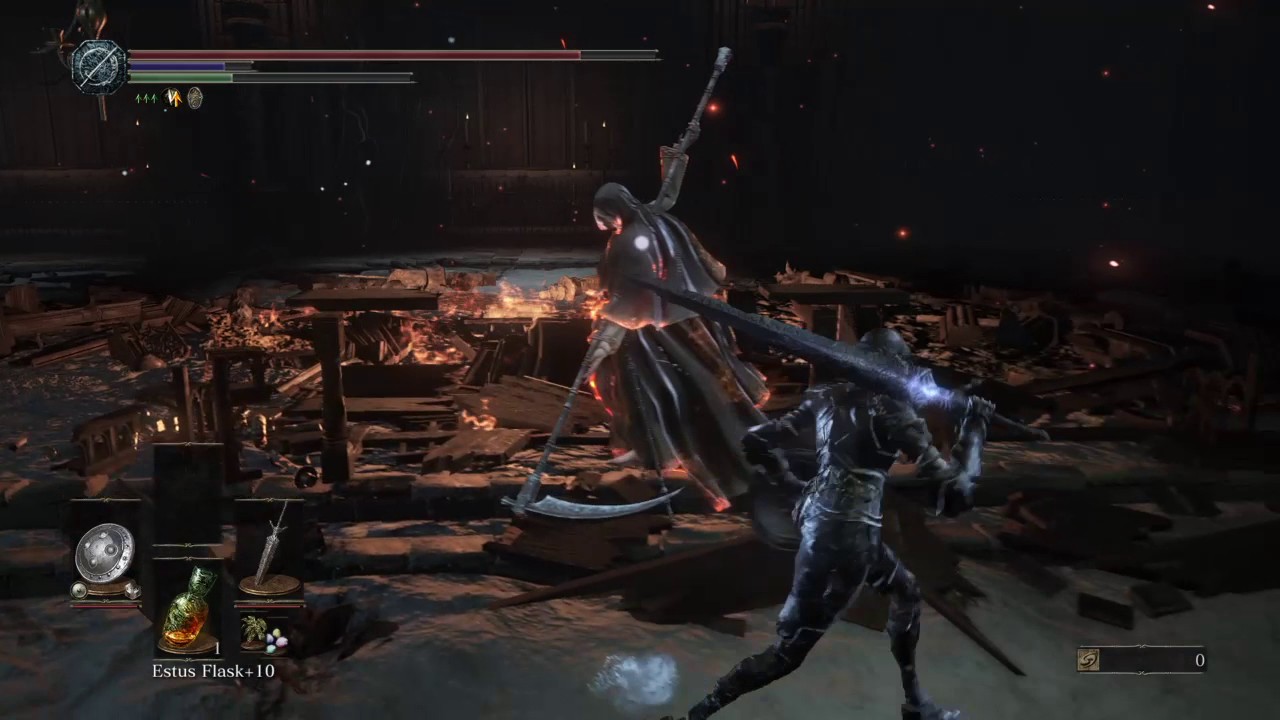The width and height of the screenshot is (1280, 720).
Task: Click the octagonal crossed-out emblem beside the bars
Action: [x=98, y=67]
